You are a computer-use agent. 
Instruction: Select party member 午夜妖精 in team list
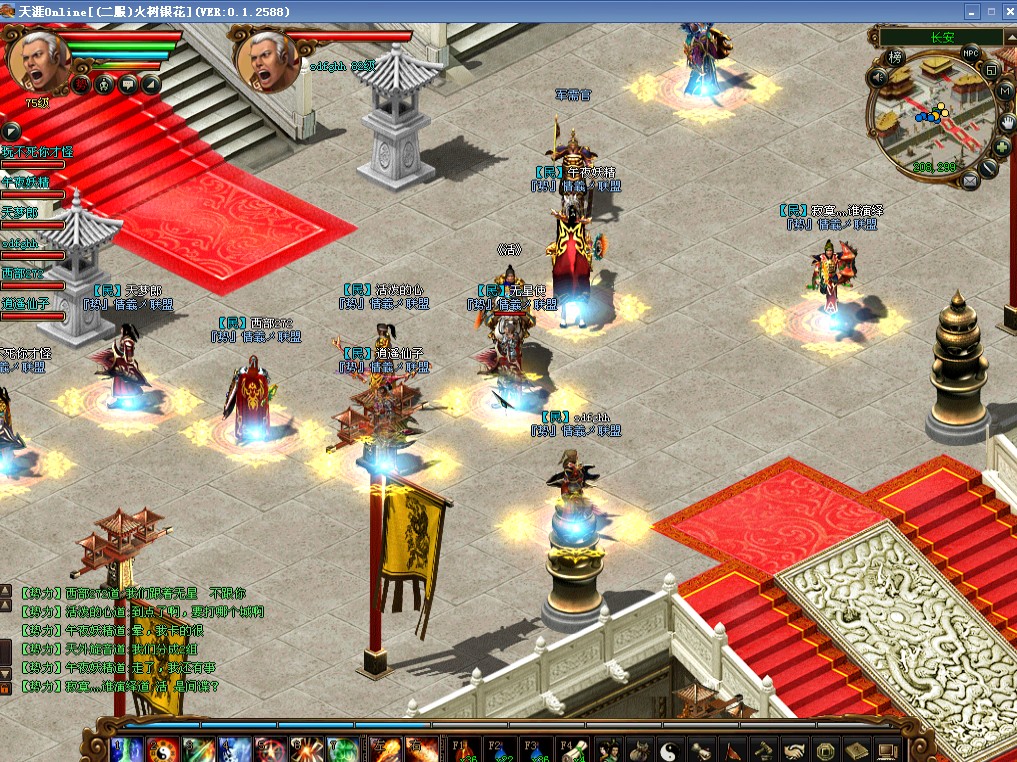click(26, 183)
